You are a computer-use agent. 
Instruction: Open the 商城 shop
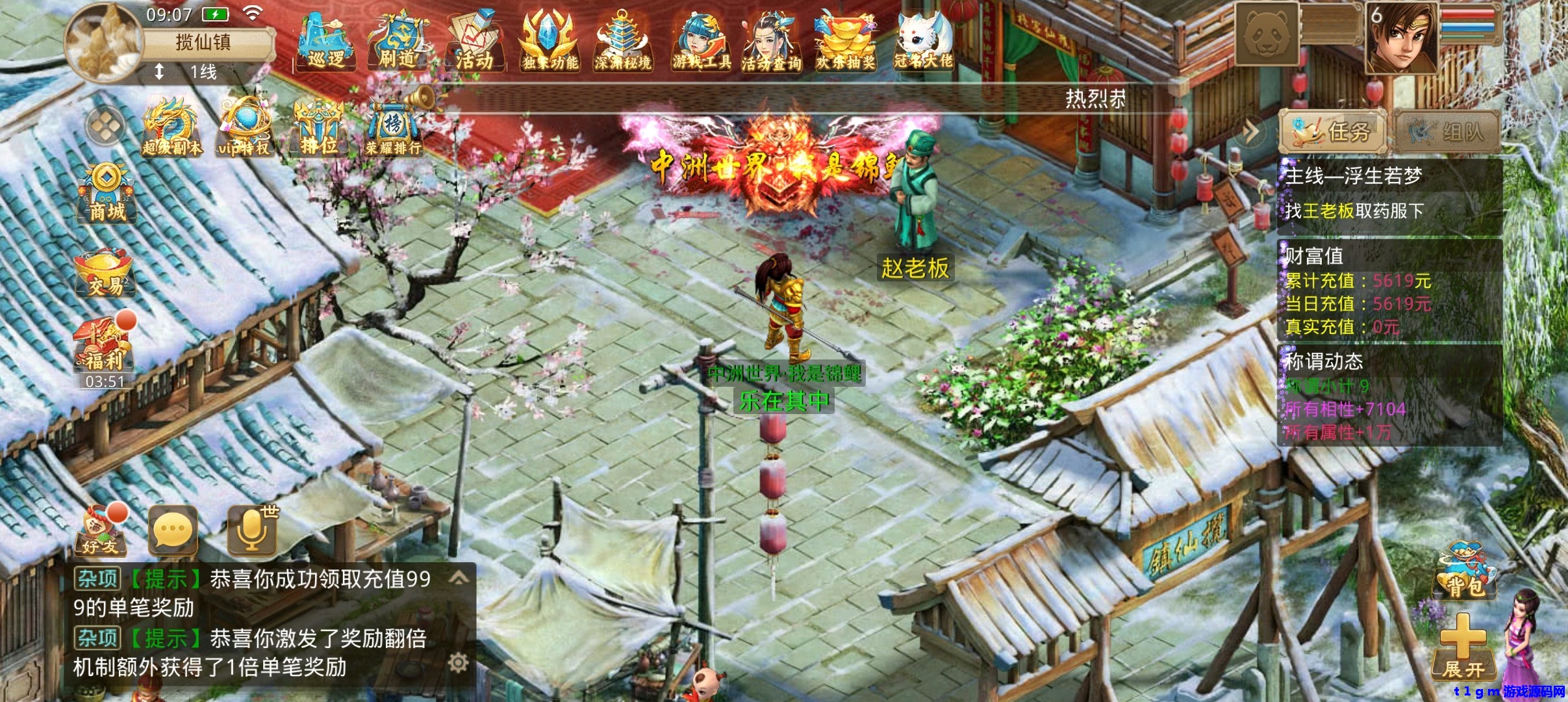click(x=107, y=194)
